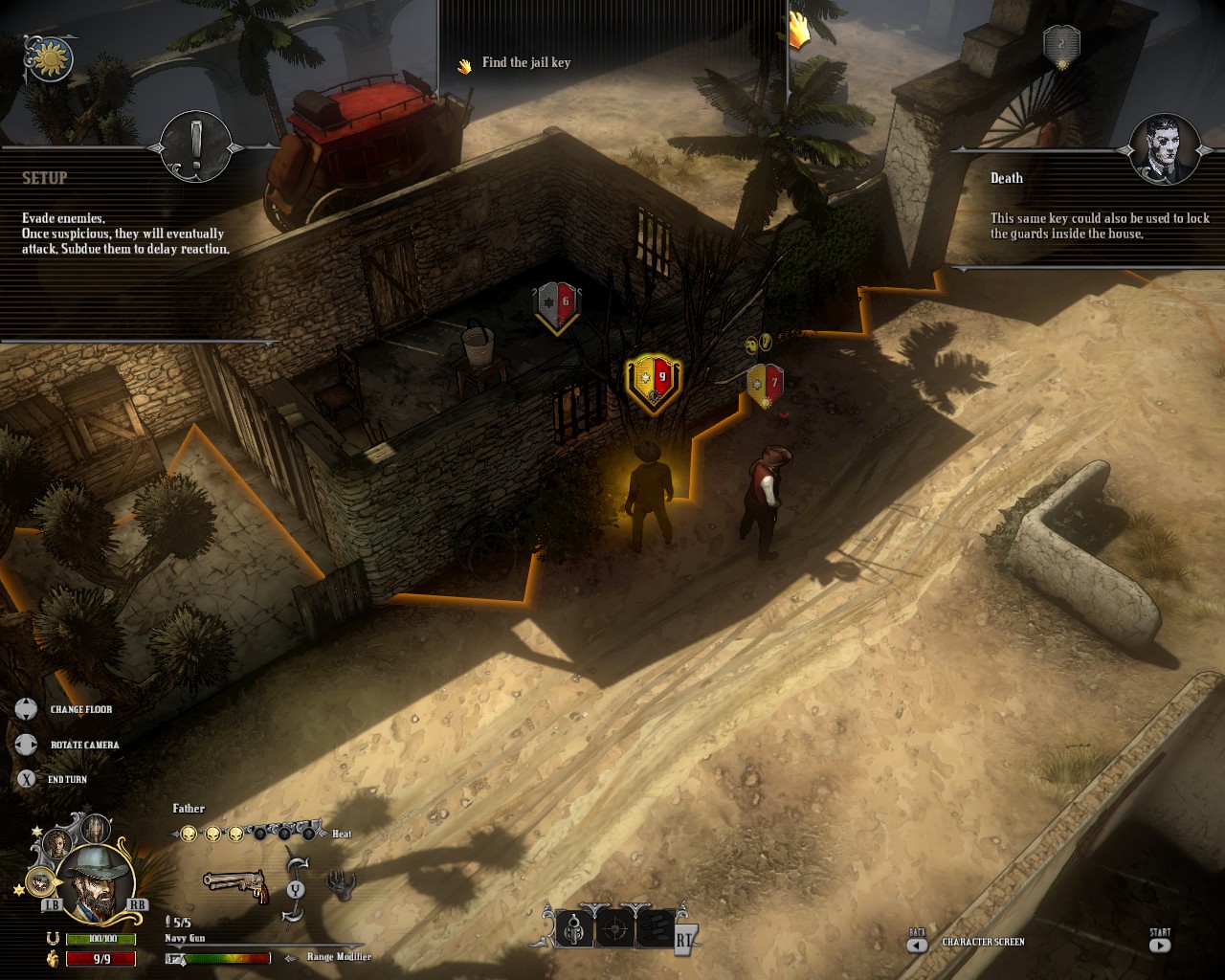Select the grey shield marker showing 6
Viewport: 1225px width, 980px height.
[556, 304]
